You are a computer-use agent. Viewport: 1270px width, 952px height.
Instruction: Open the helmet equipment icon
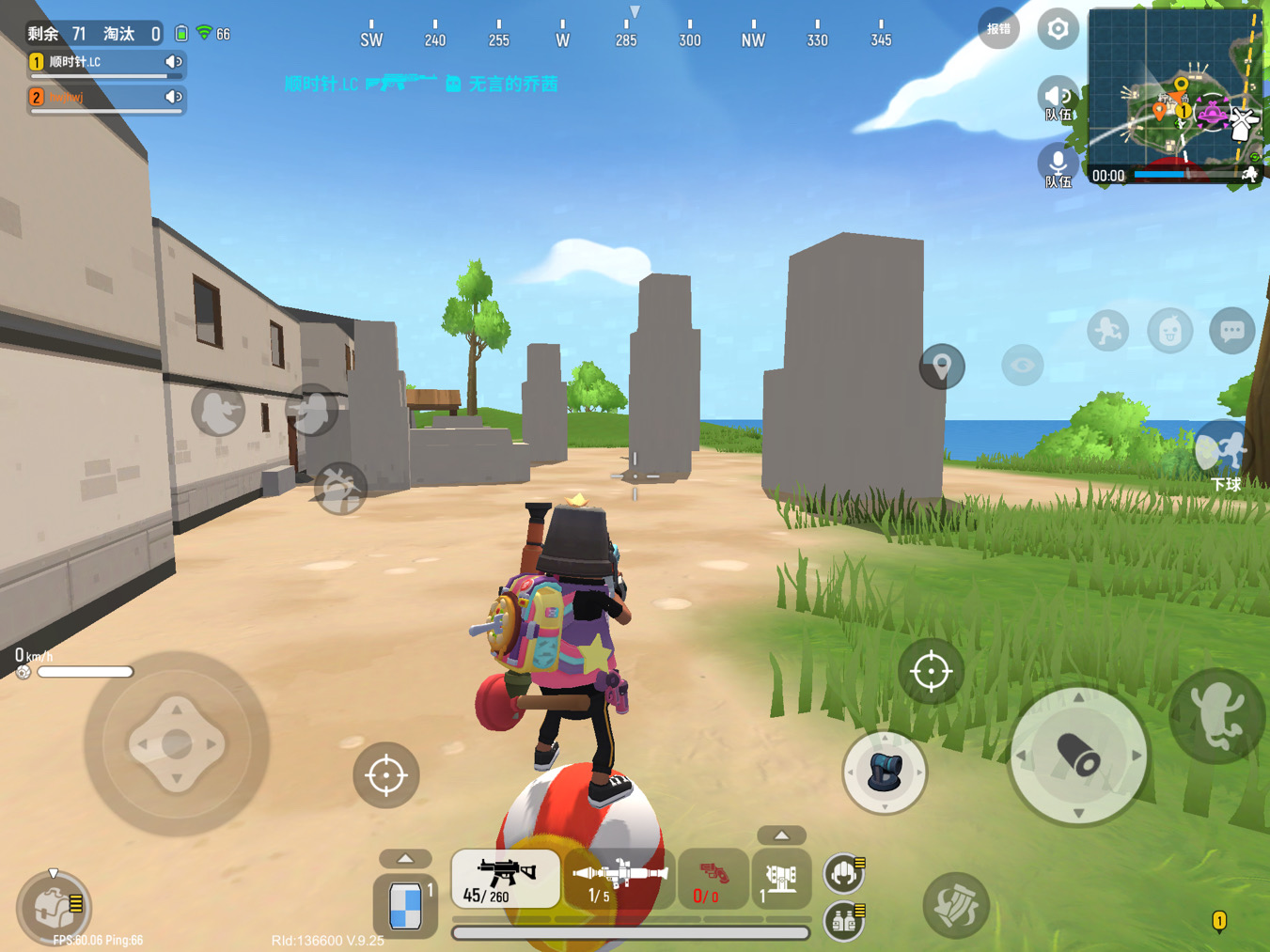click(843, 872)
